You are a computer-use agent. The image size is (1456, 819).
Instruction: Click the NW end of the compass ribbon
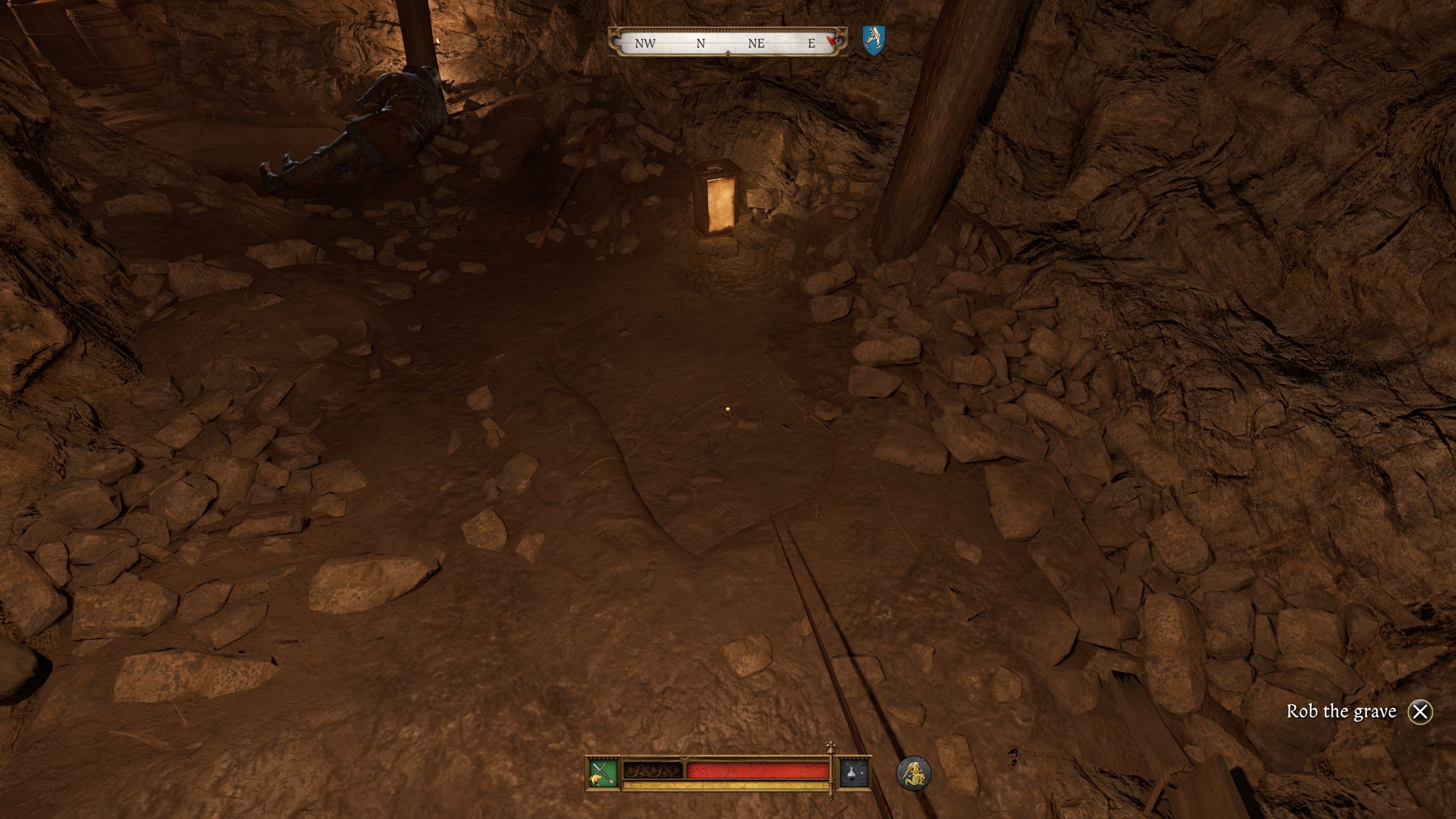coord(644,42)
